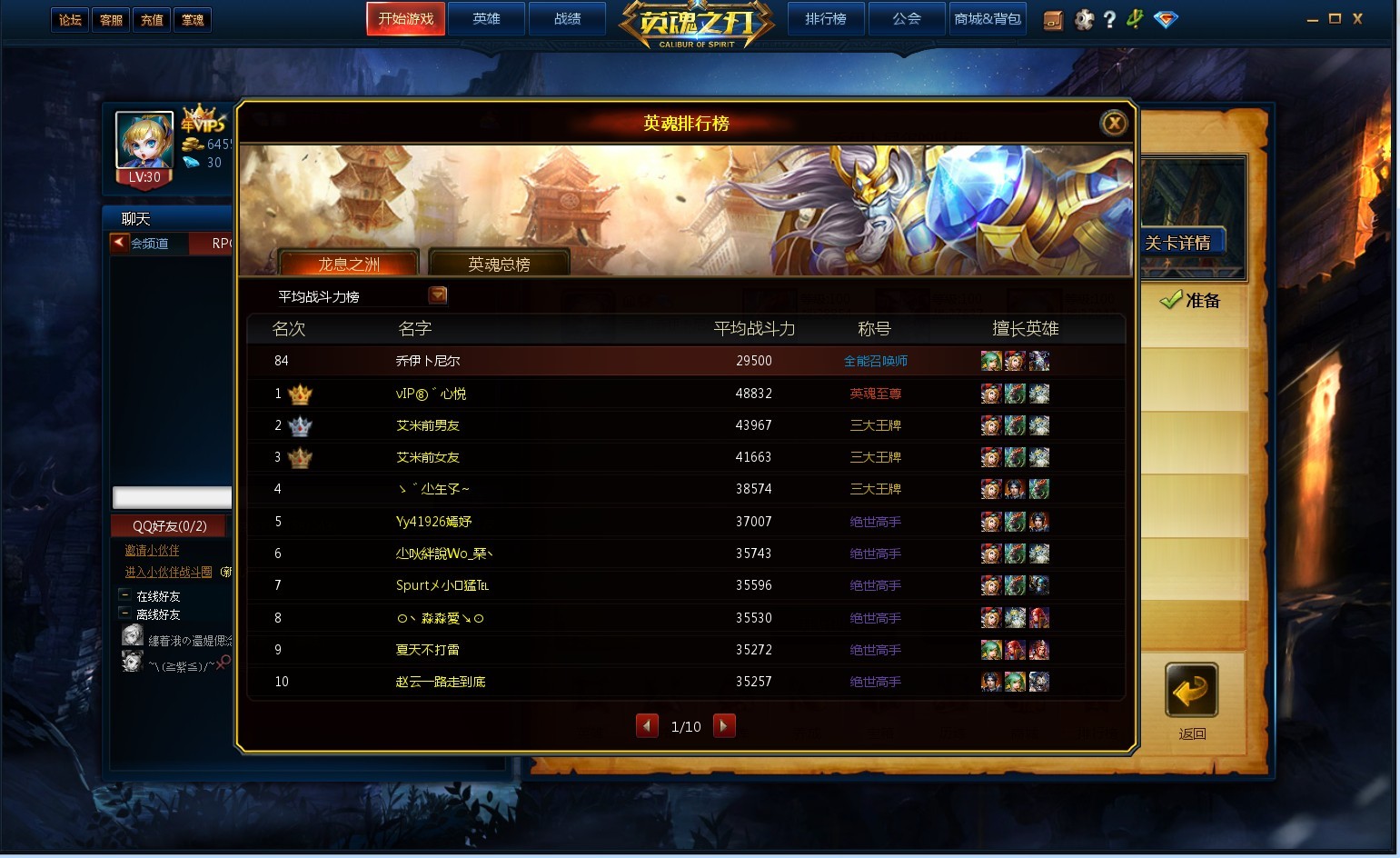This screenshot has height=858, width=1400.
Task: Open the gear settings icon
Action: 1084,19
